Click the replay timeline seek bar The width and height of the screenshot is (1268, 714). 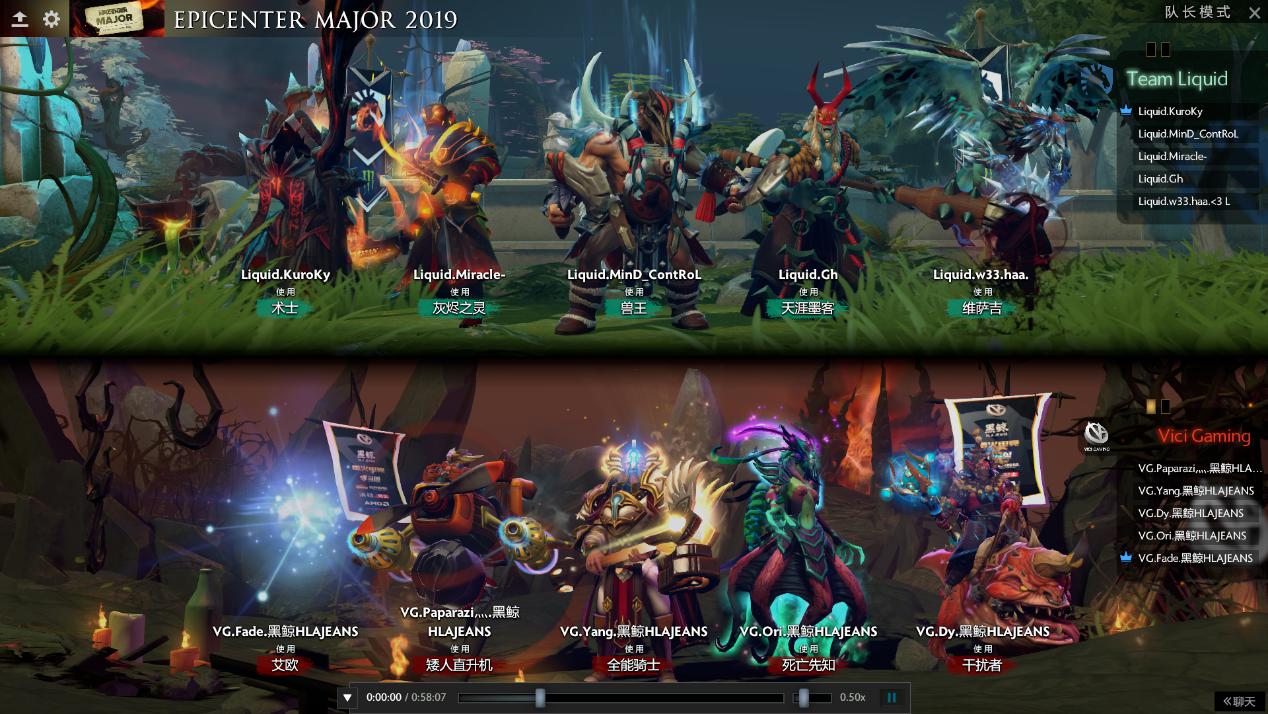pyautogui.click(x=620, y=698)
